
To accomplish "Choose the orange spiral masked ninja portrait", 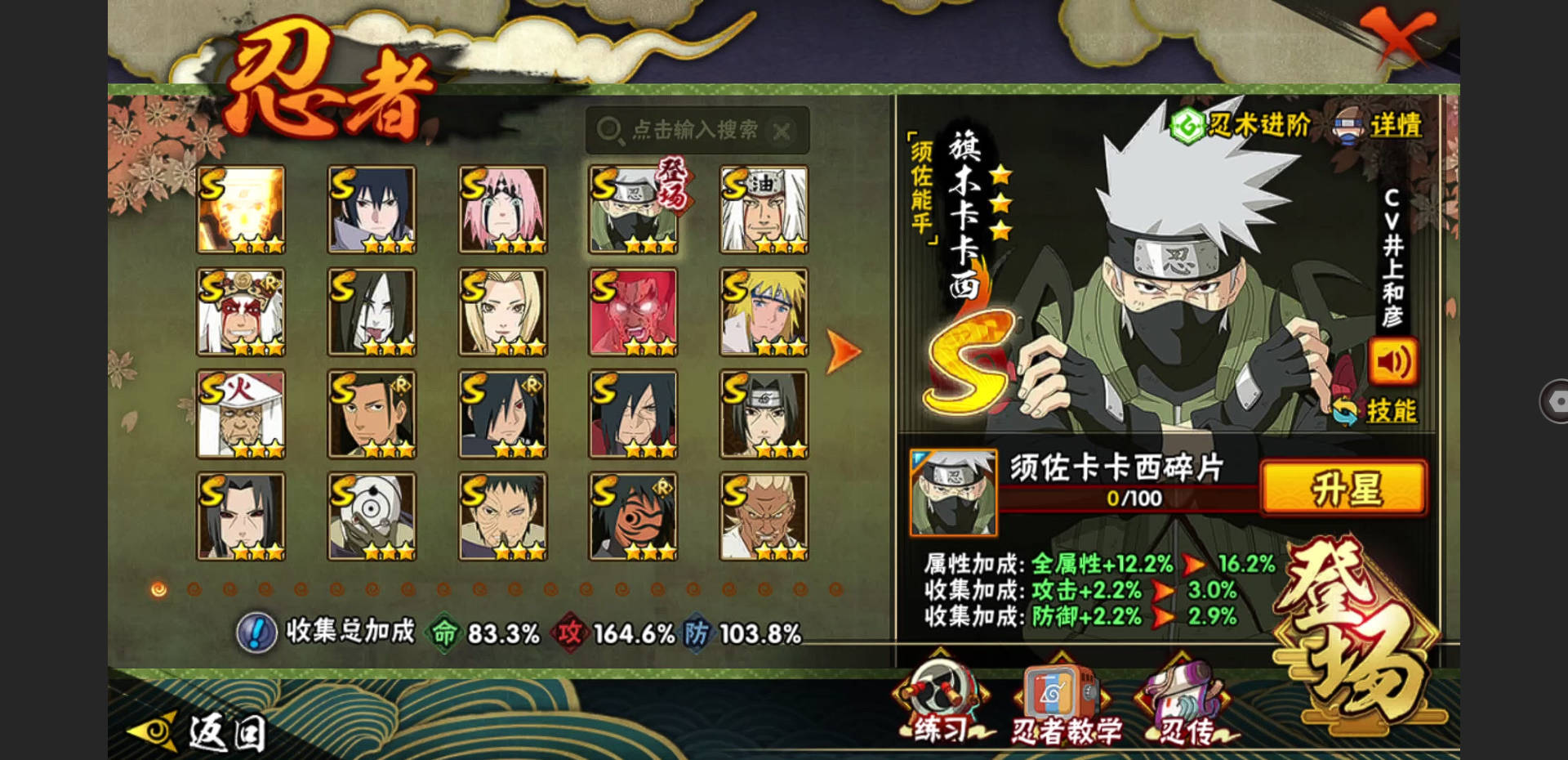I will click(x=634, y=516).
